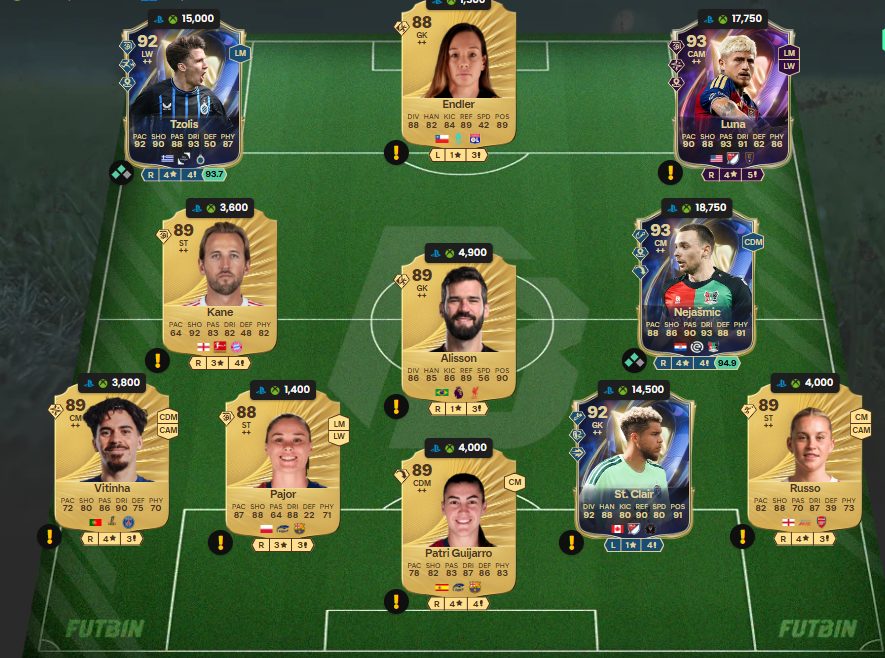Choose the Pajor striker card
Screen dimensions: 885x658
pos(281,460)
